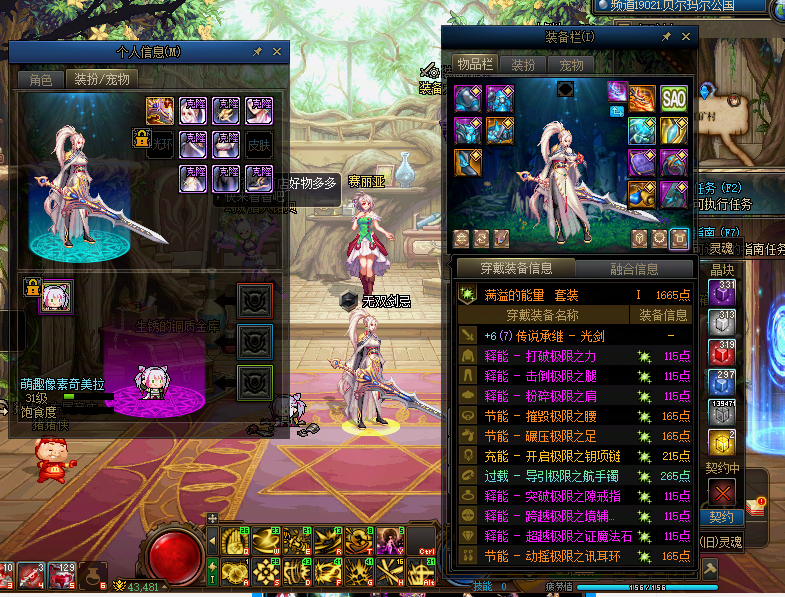Viewport: 785px width, 597px height.
Task: Select the 穿戴装备信息 equipped gear tab
Action: click(x=516, y=268)
